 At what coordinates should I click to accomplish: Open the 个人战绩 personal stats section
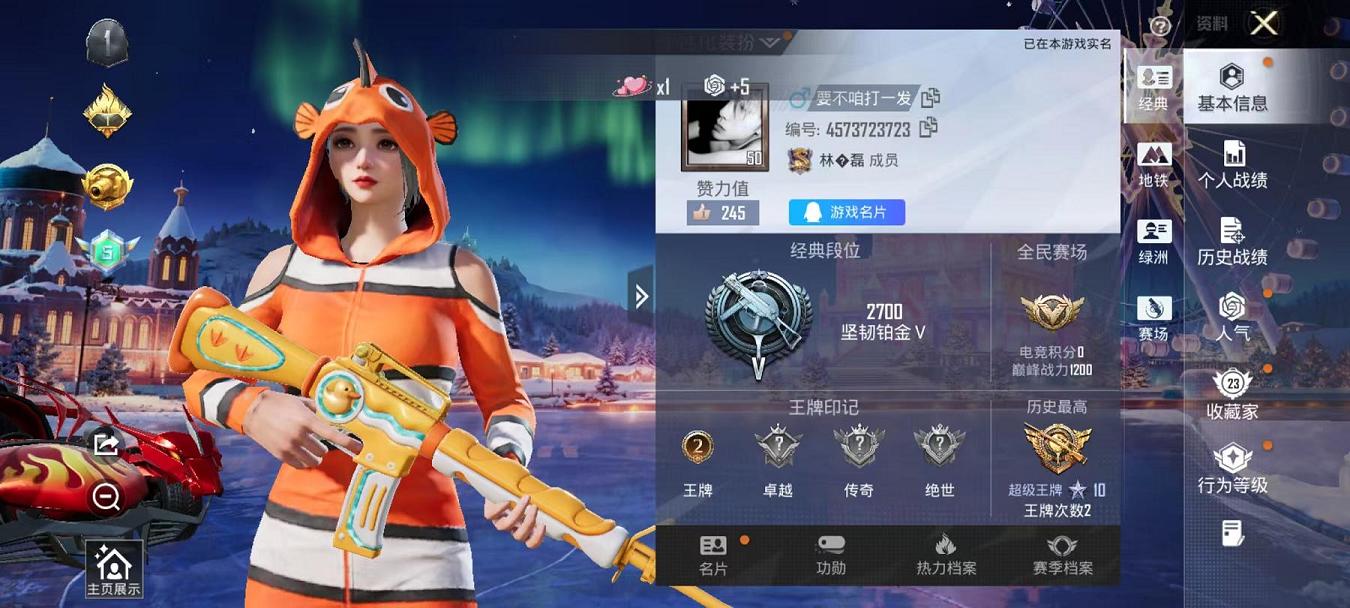click(1233, 166)
